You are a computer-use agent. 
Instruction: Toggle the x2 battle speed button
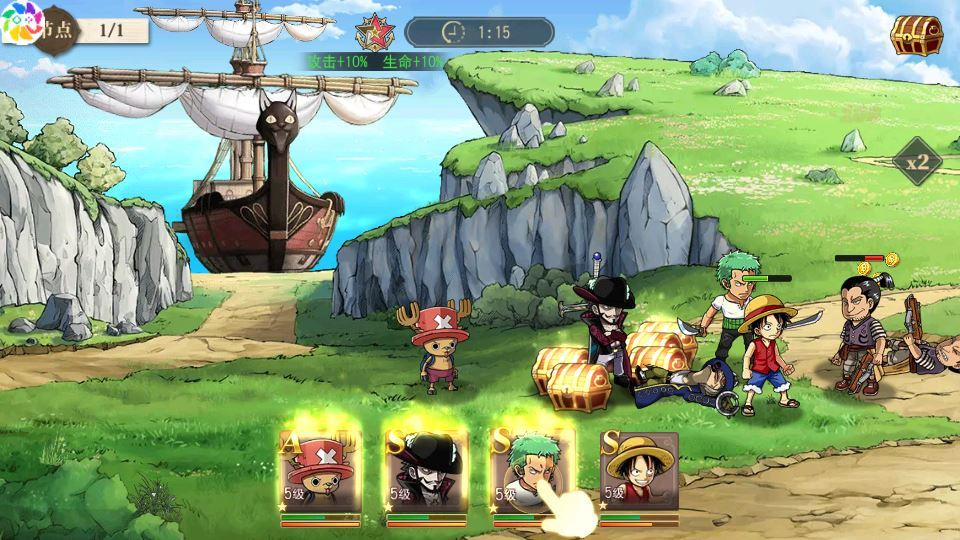(x=918, y=161)
